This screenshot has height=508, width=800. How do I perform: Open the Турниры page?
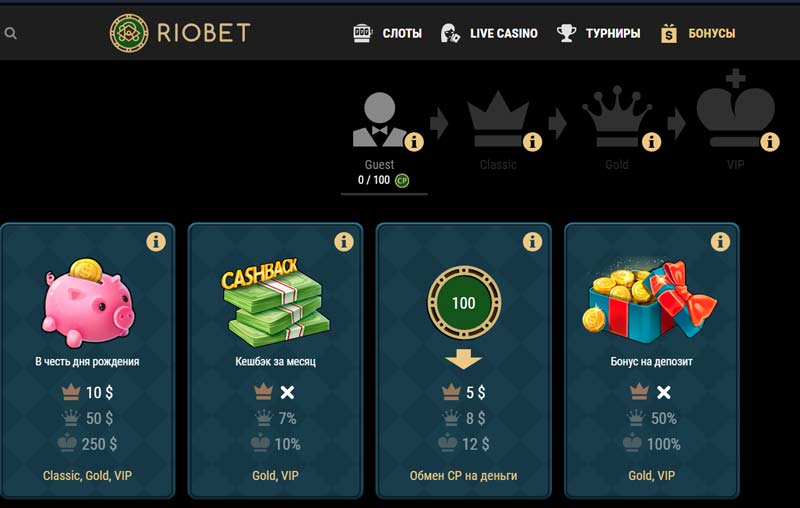point(599,33)
